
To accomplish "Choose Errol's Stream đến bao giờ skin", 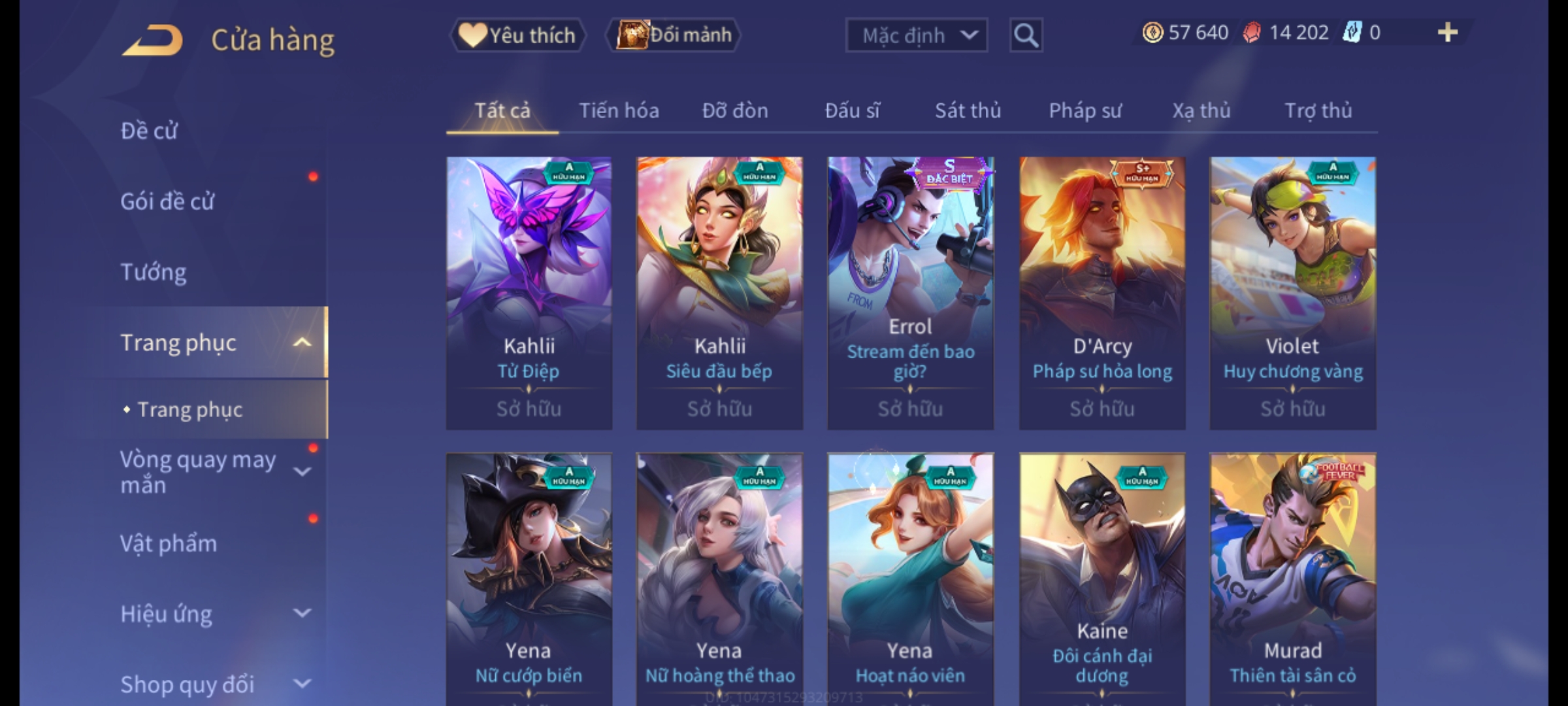I will [x=910, y=293].
